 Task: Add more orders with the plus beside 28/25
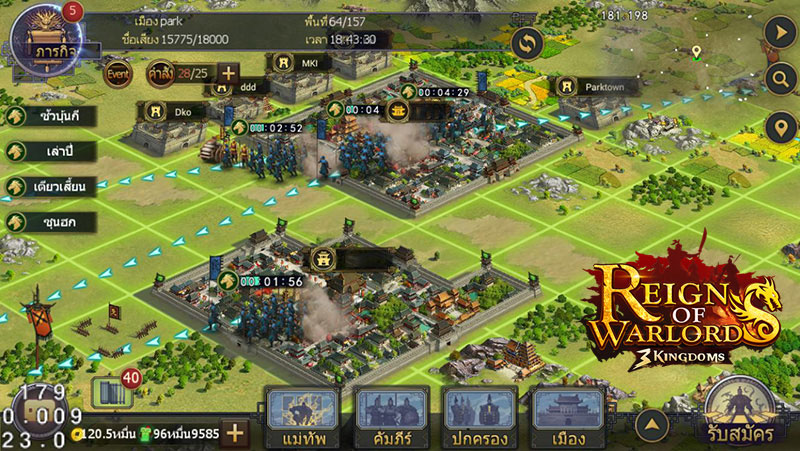click(x=228, y=73)
